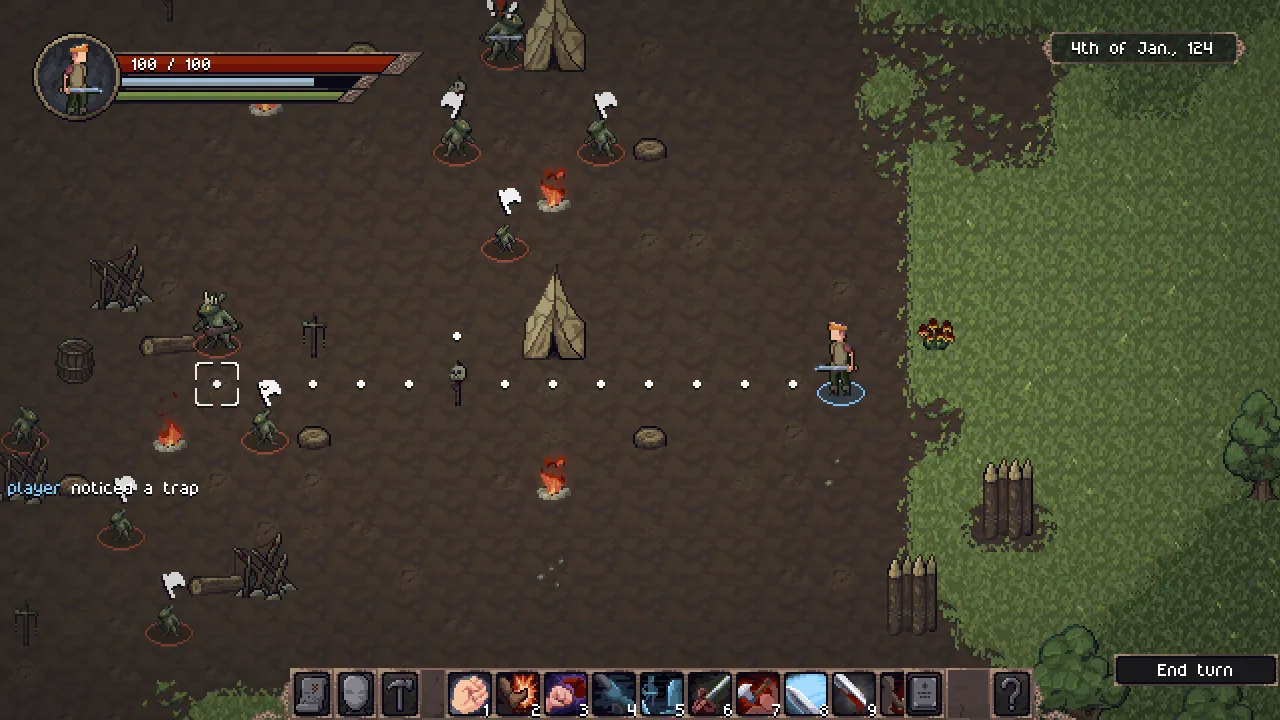The height and width of the screenshot is (720, 1280).
Task: Click the targeting reticle on the ground
Action: [217, 384]
